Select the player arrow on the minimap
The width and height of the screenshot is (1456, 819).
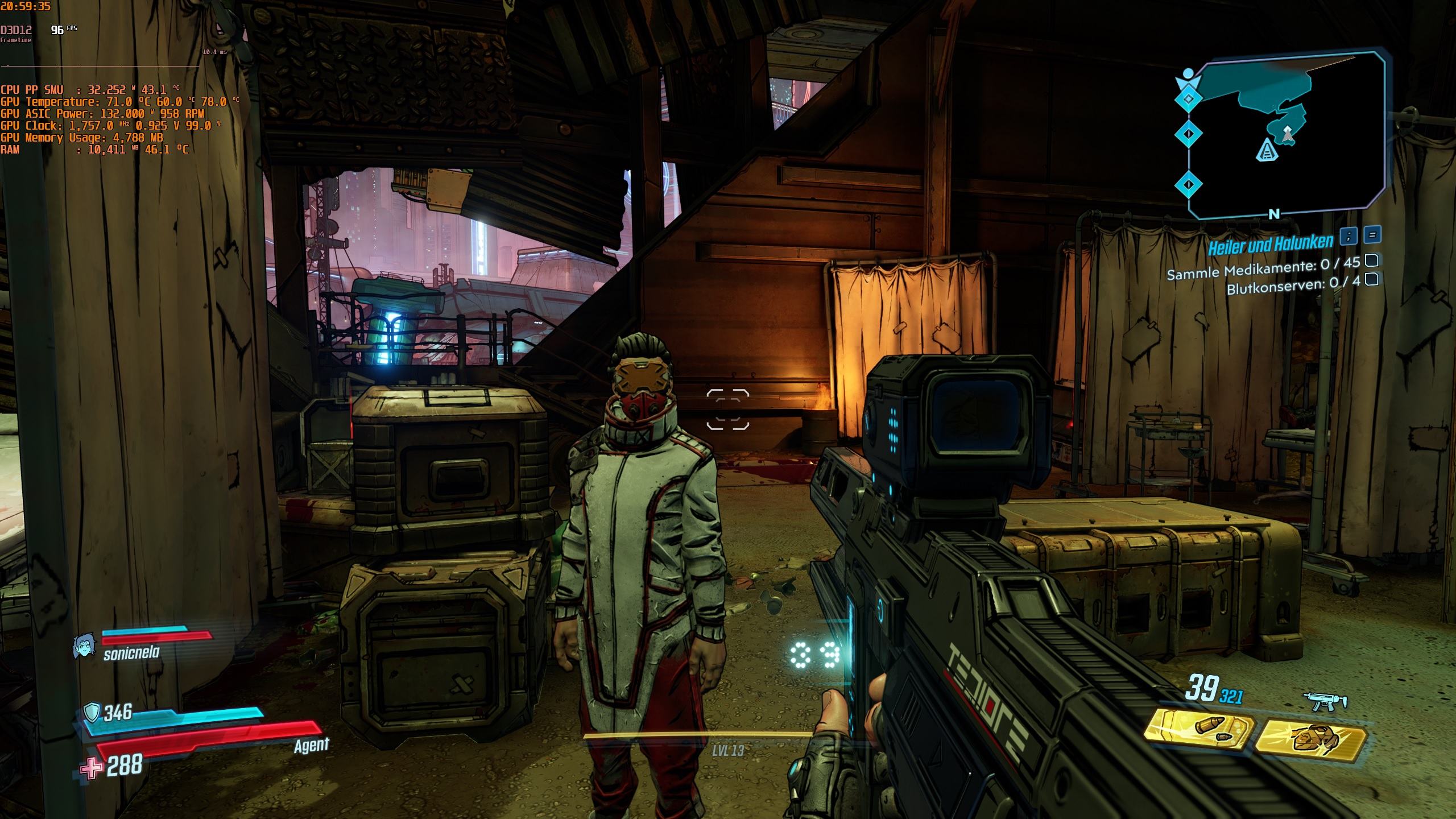(1288, 134)
